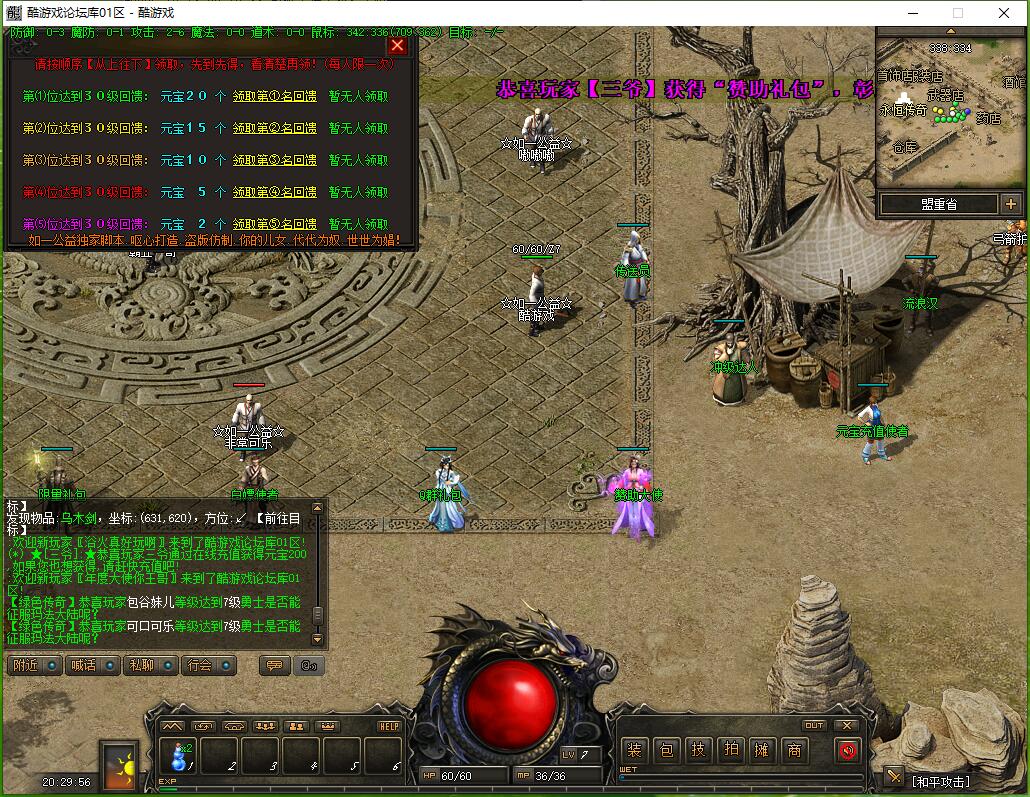The width and height of the screenshot is (1030, 797).
Task: Switch chat to 喊话 (shout) channel
Action: [x=92, y=665]
